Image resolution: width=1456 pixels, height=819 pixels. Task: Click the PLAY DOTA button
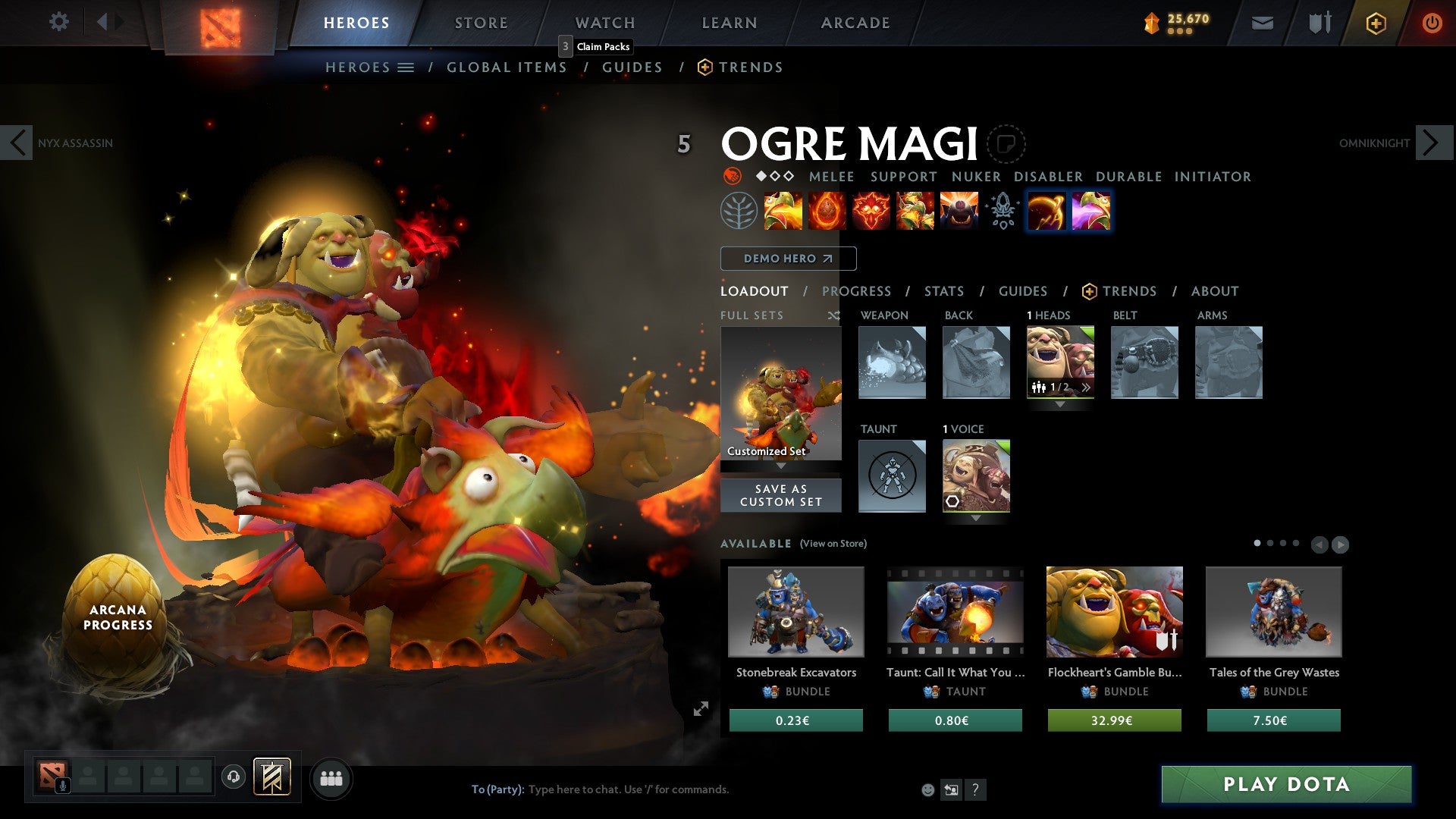tap(1286, 784)
